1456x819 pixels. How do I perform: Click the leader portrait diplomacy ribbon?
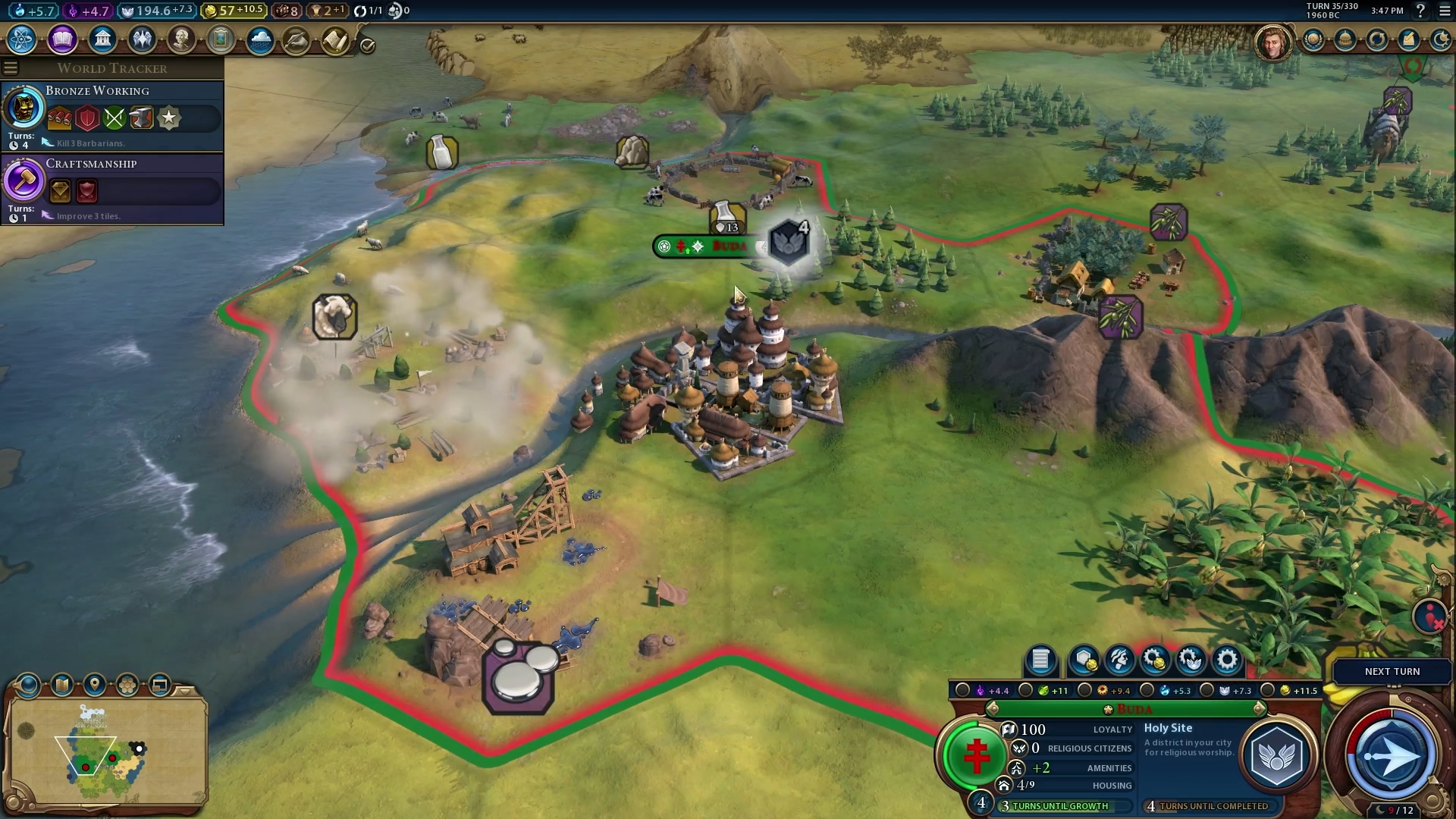[1272, 42]
